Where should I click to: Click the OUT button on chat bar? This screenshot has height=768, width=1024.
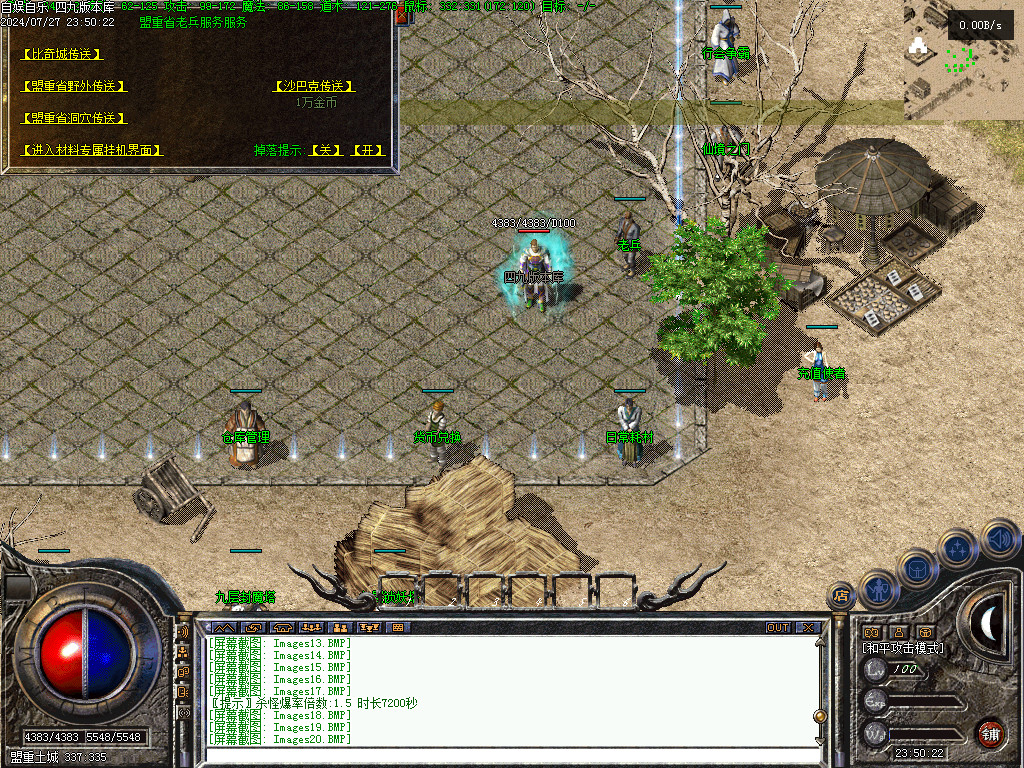pos(778,628)
